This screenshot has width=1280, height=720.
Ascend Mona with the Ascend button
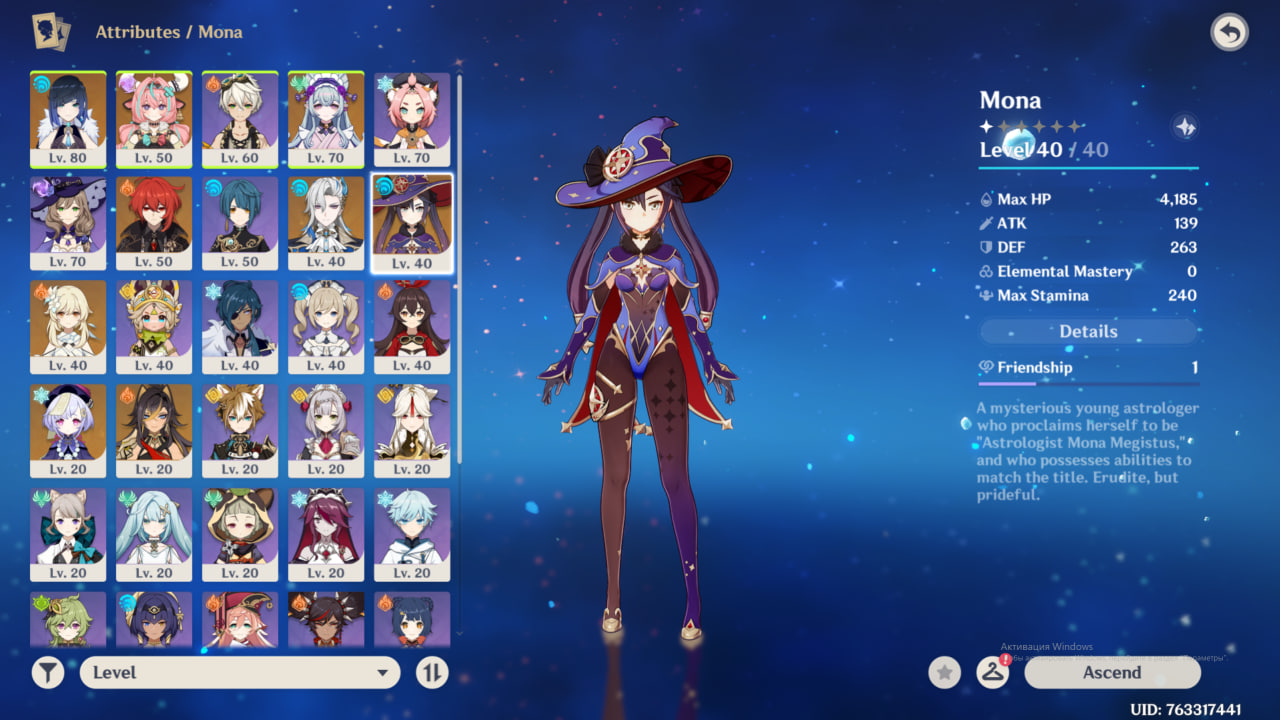pyautogui.click(x=1112, y=673)
